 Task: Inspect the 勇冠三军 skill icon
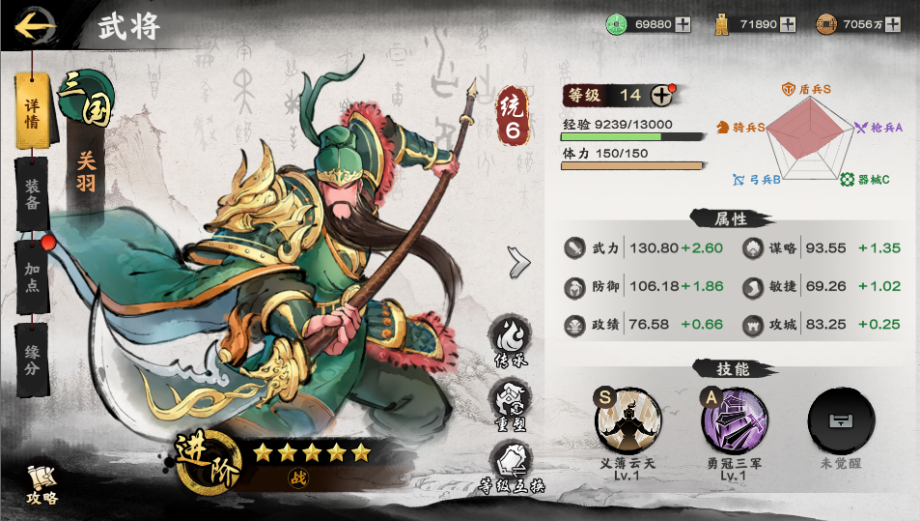735,420
